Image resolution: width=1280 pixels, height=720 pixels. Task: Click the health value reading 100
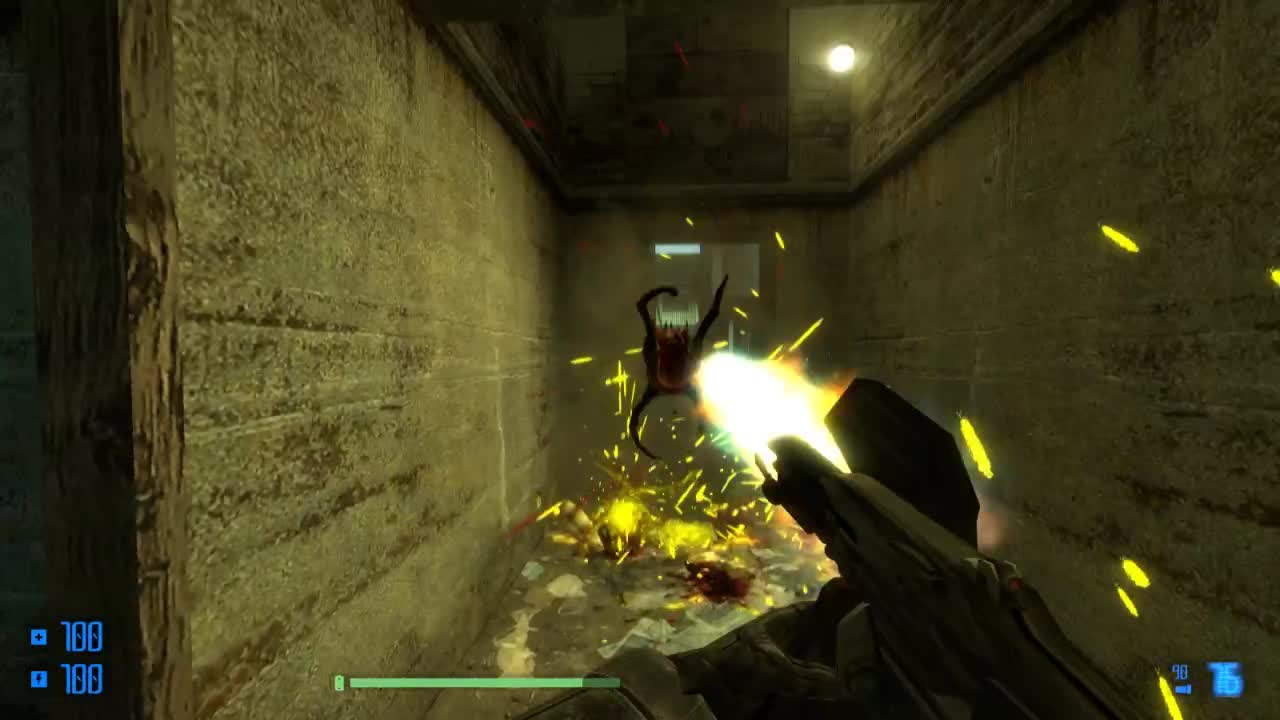pyautogui.click(x=82, y=635)
